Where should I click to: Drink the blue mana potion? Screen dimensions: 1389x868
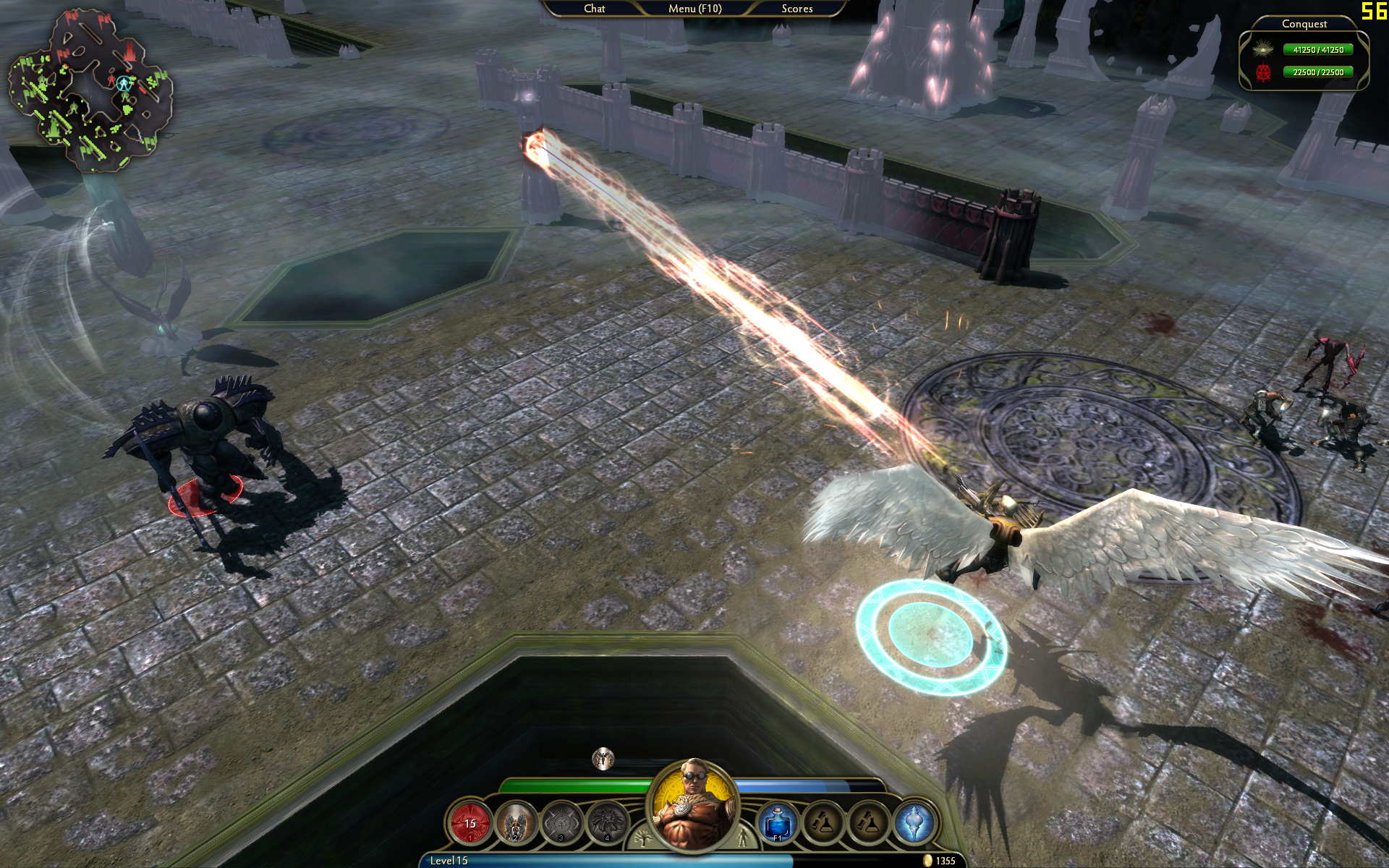tap(778, 823)
